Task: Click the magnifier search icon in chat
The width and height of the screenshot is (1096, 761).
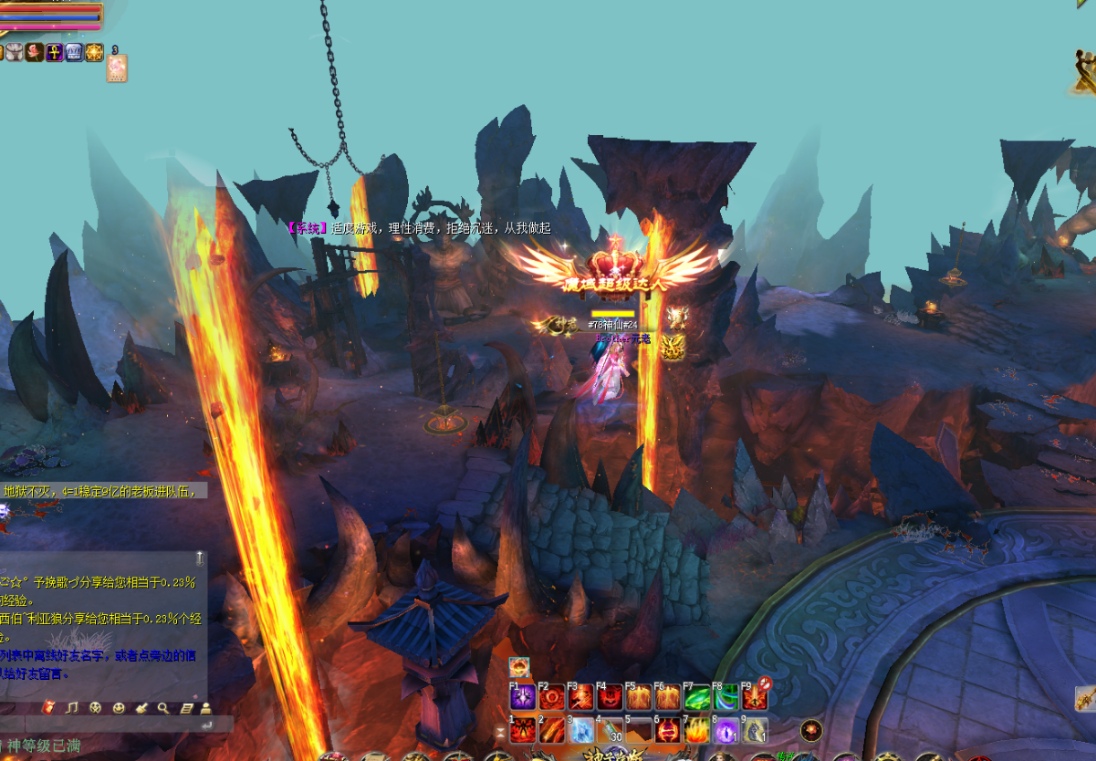Action: point(163,708)
